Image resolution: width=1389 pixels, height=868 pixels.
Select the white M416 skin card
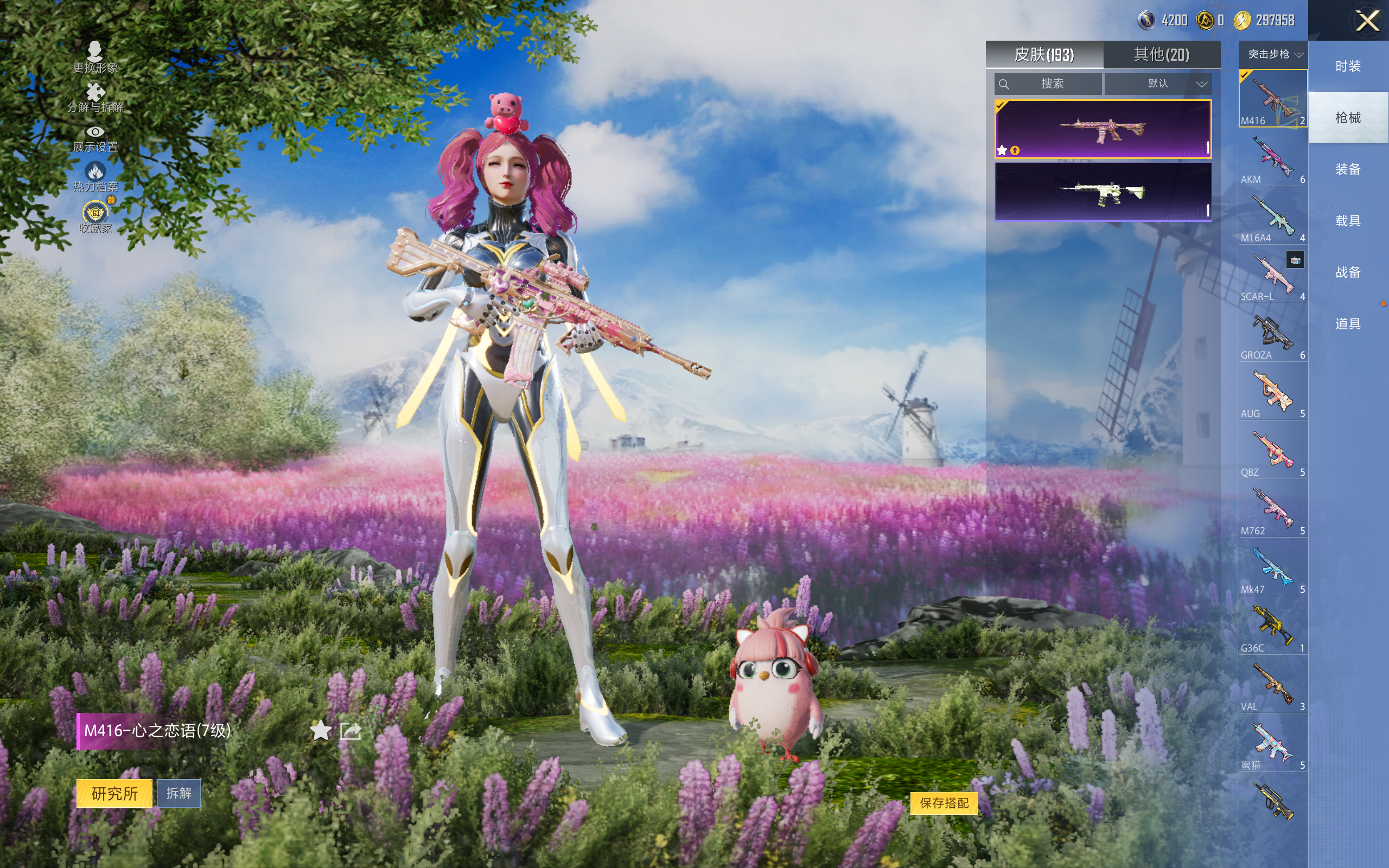[1103, 192]
